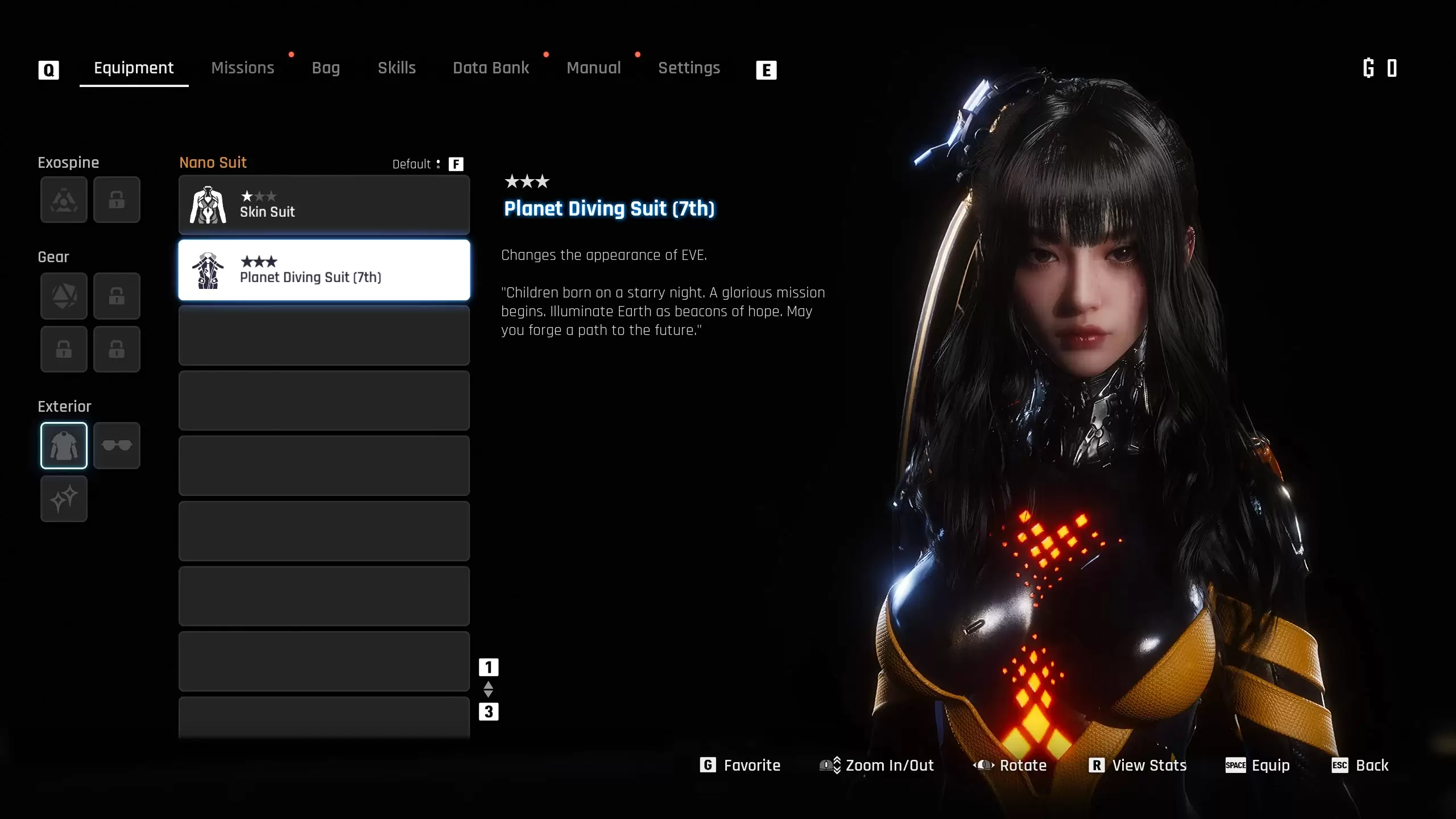The width and height of the screenshot is (1456, 819).
Task: Select the Planet Diving Suit (7th) row
Action: click(324, 270)
